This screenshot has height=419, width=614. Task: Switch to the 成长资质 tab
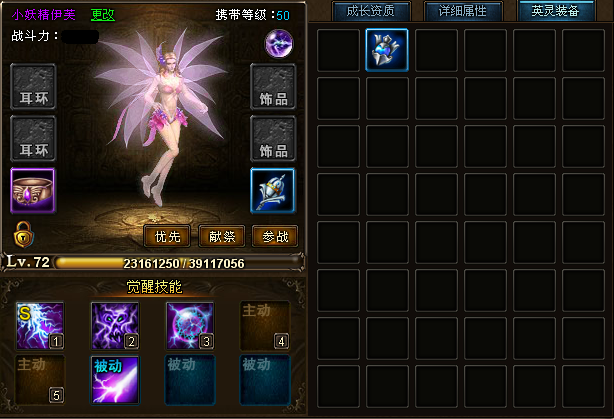[370, 11]
